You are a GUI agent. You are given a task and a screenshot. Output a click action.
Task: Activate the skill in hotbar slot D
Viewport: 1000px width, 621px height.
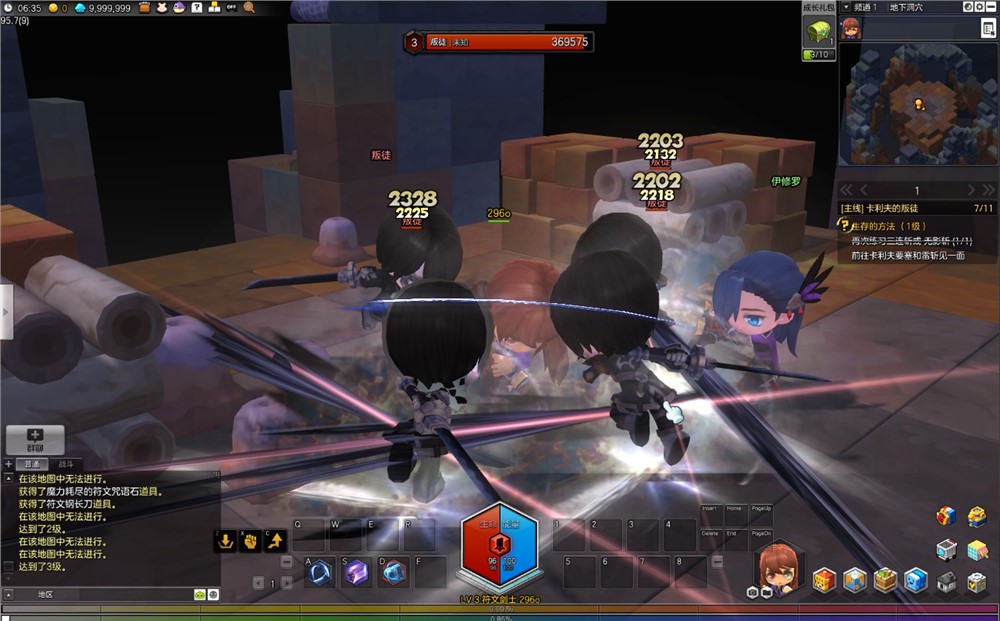[393, 571]
